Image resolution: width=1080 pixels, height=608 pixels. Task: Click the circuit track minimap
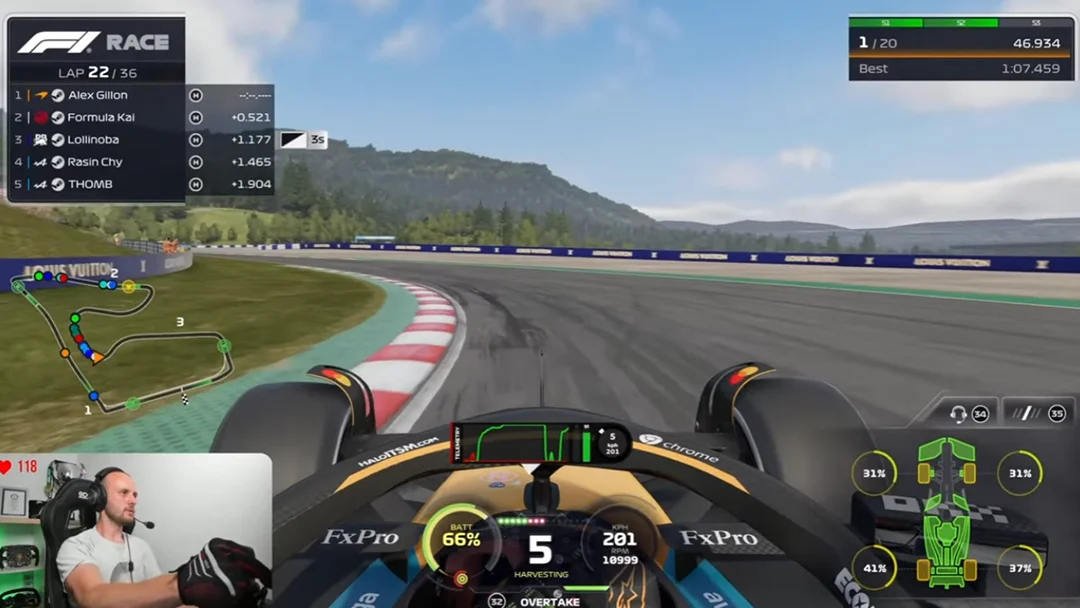coord(122,338)
